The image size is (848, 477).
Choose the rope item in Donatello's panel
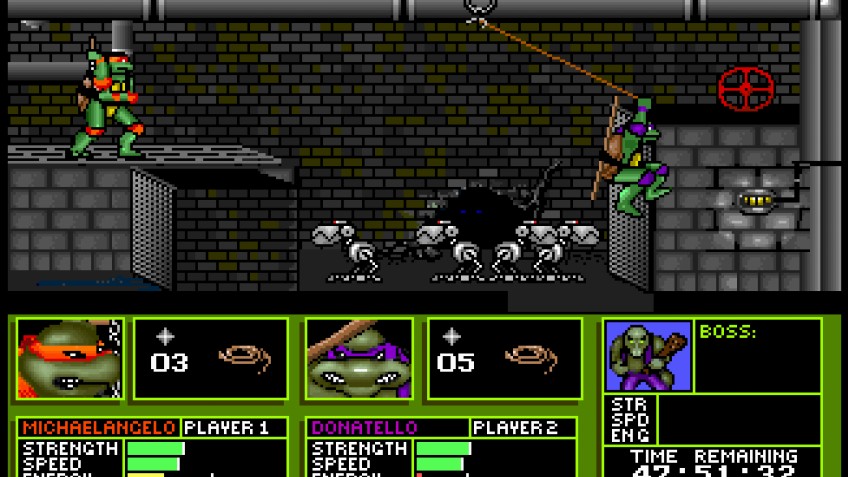(533, 358)
